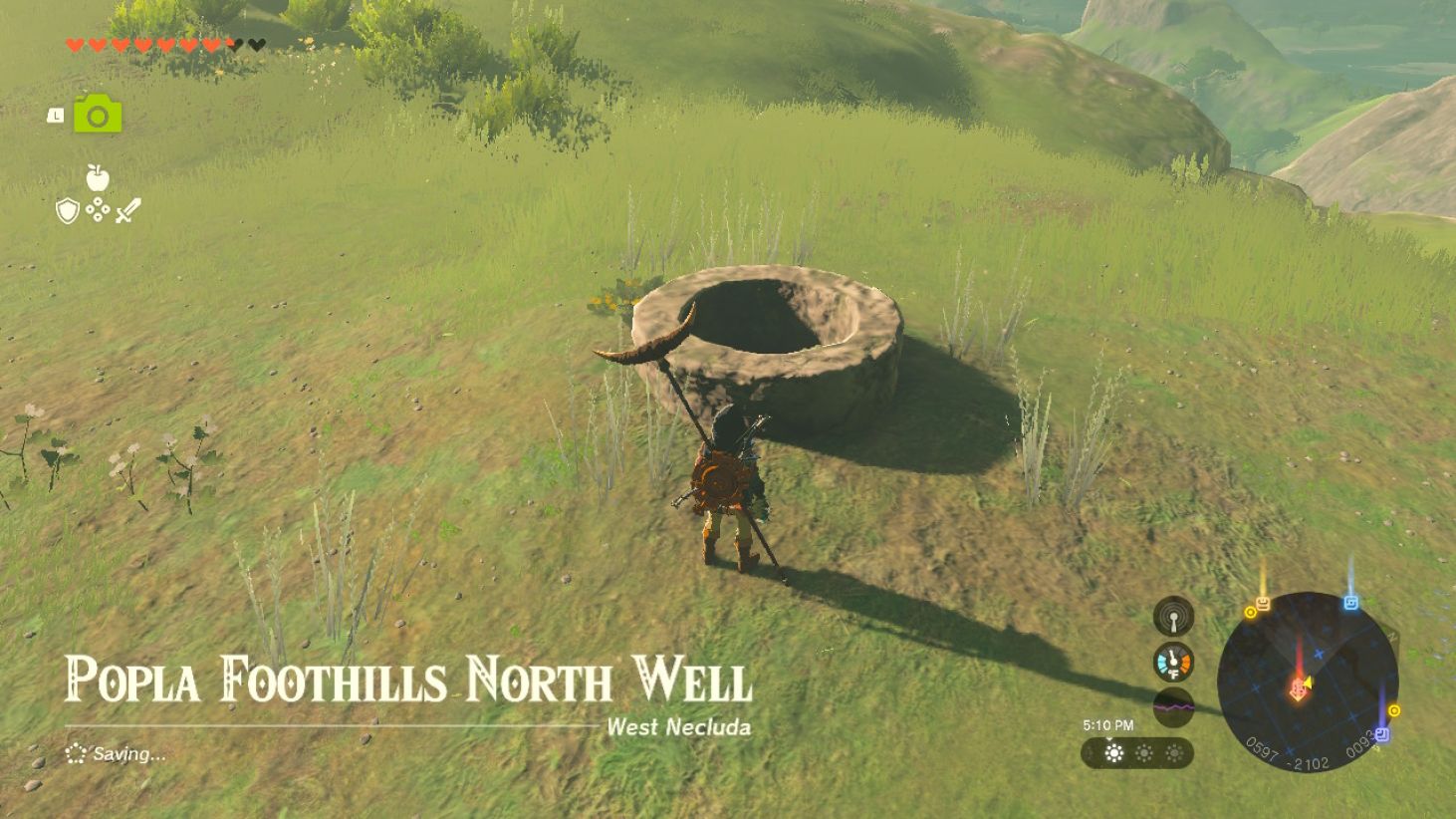
Task: Click the Saving progress spinner
Action: [75, 754]
